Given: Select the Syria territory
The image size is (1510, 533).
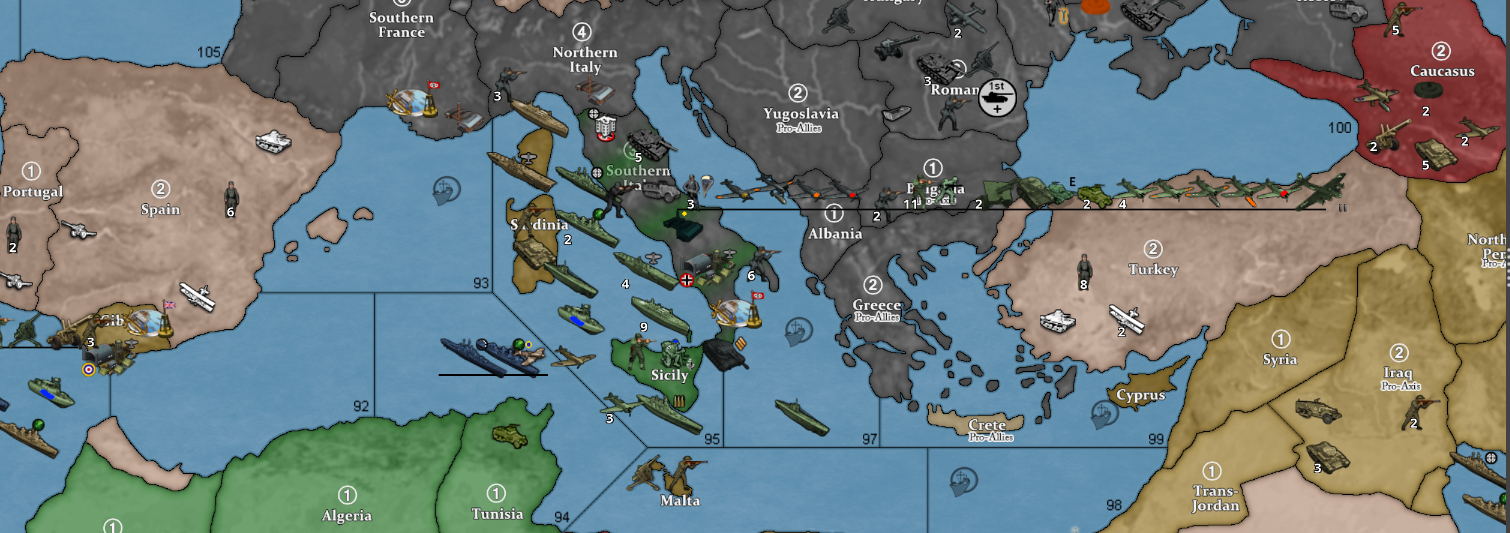Looking at the screenshot, I should (x=1280, y=360).
